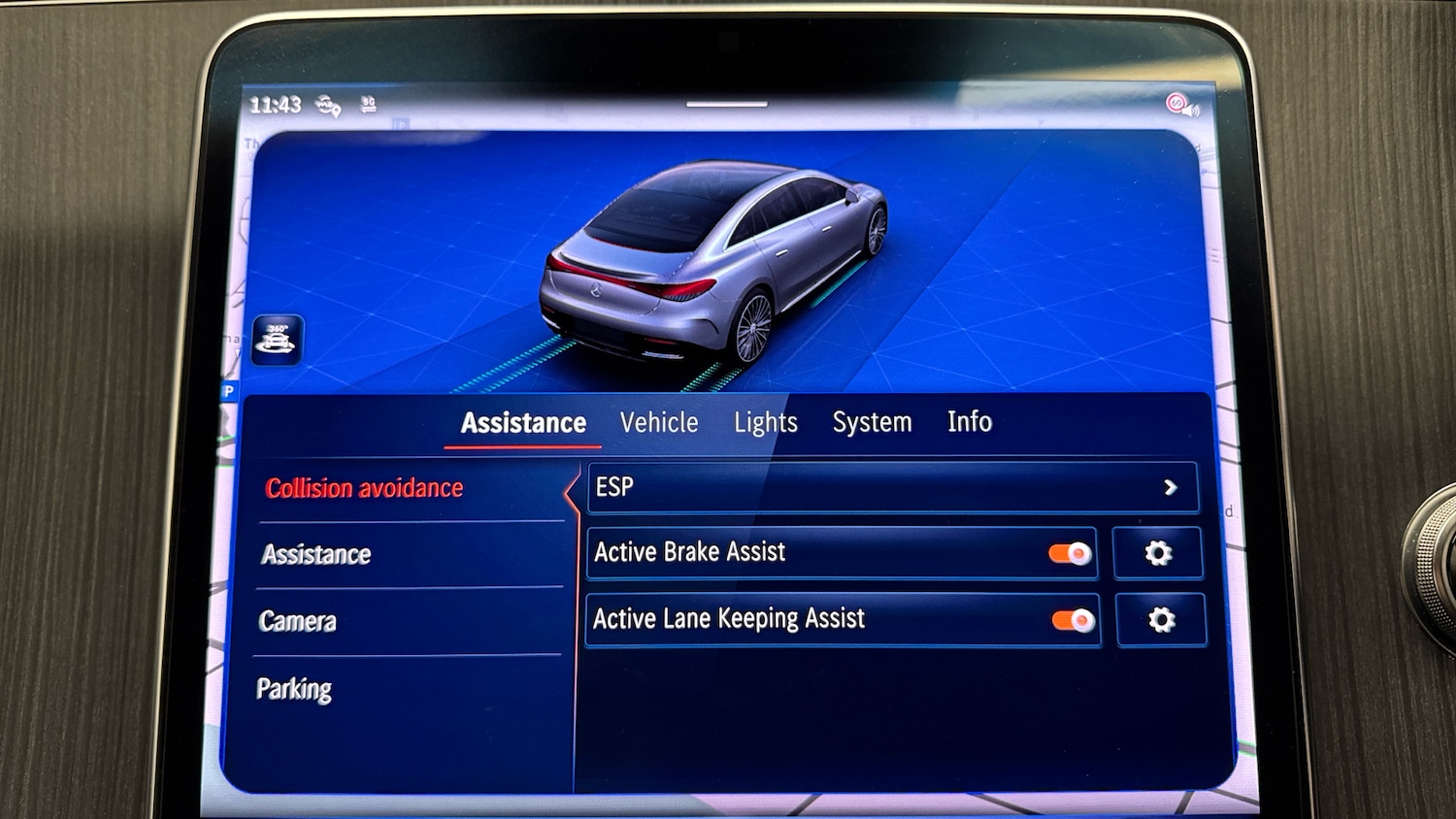Viewport: 1456px width, 819px height.
Task: Tap the 5G network status icon
Action: 368,103
